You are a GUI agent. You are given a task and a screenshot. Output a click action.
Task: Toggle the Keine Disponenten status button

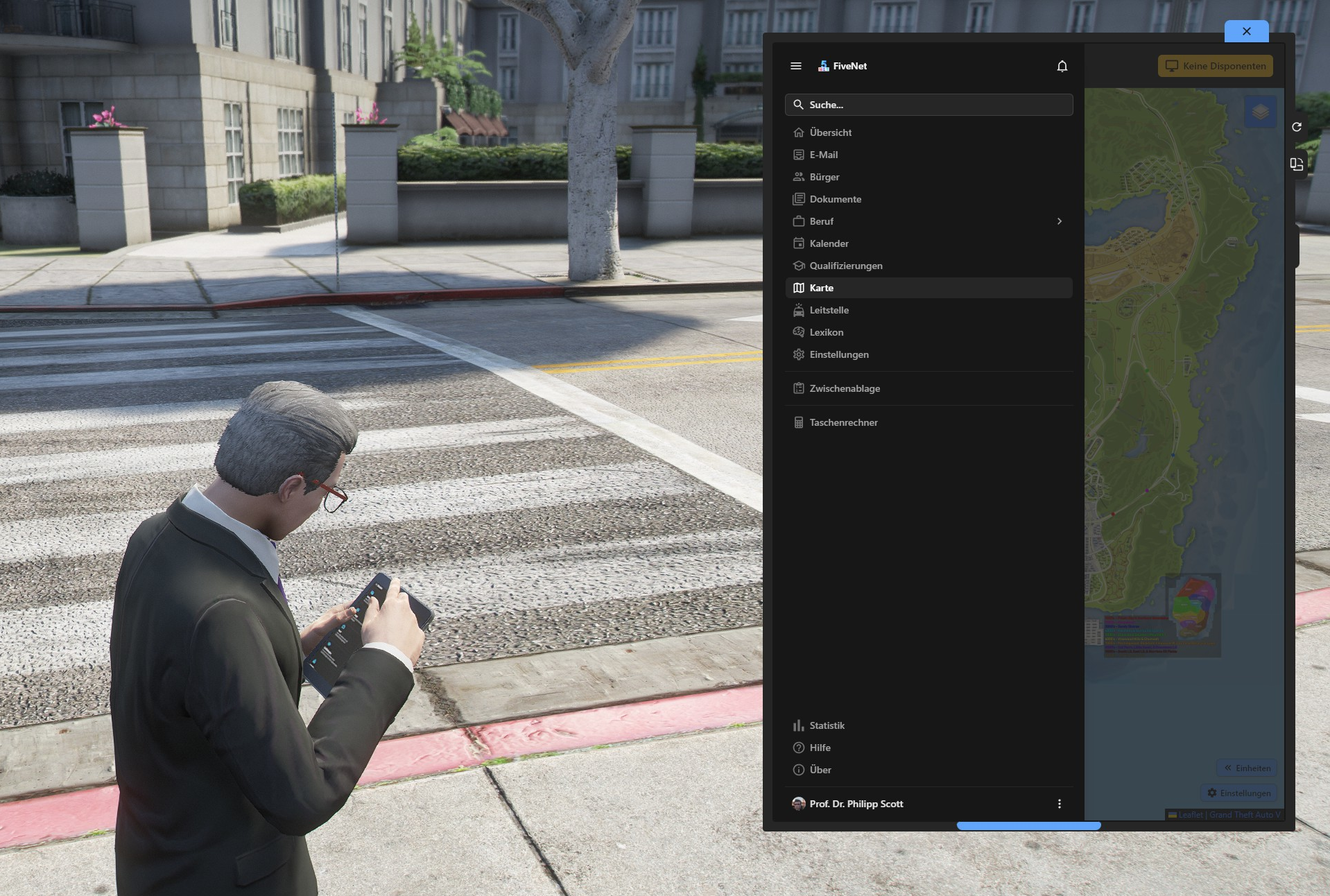coord(1215,66)
